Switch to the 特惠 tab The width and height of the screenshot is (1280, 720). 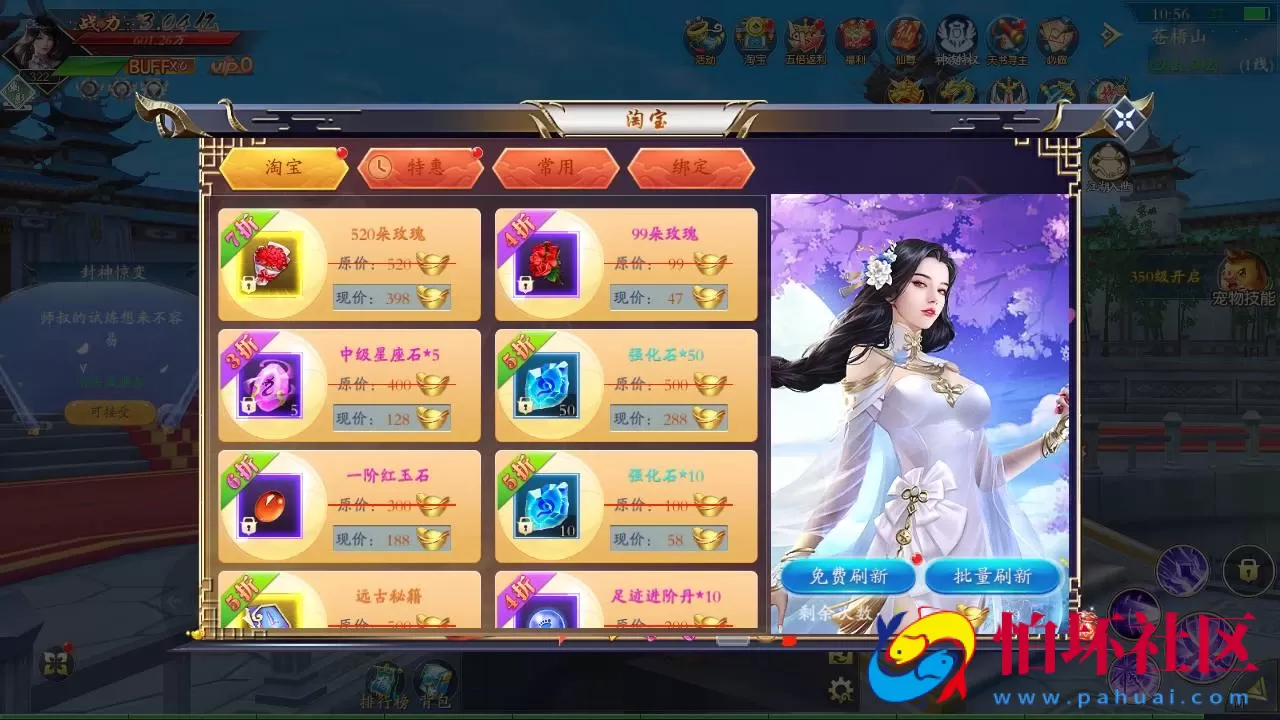tap(423, 168)
